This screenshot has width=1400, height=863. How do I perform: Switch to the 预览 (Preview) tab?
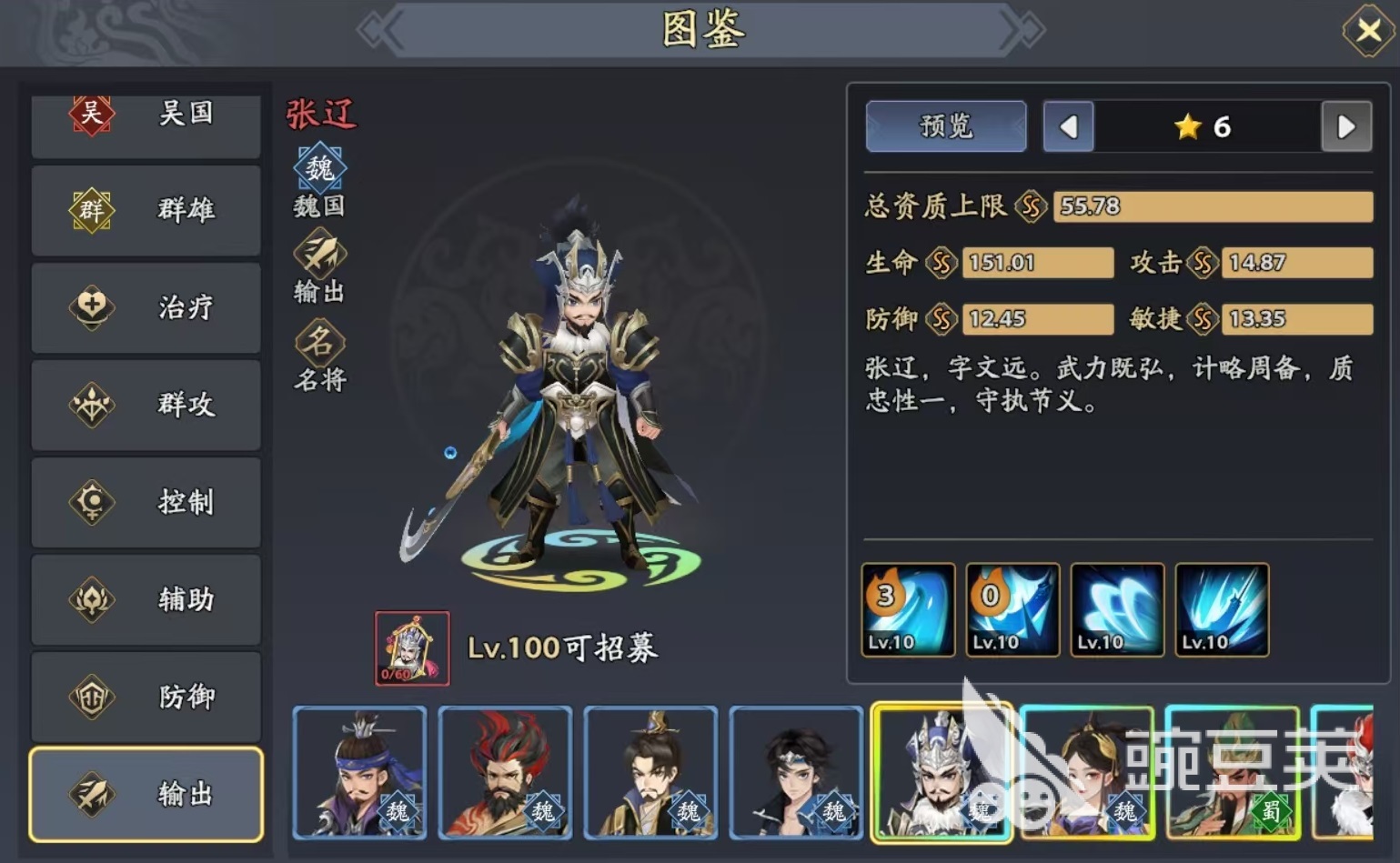tap(946, 127)
